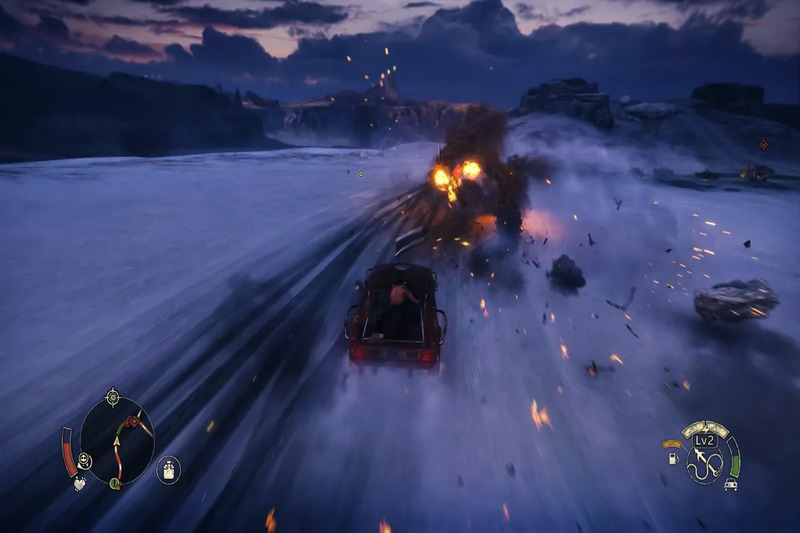The height and width of the screenshot is (533, 800).
Task: Click the green diamond waypoint marker
Action: 361,173
